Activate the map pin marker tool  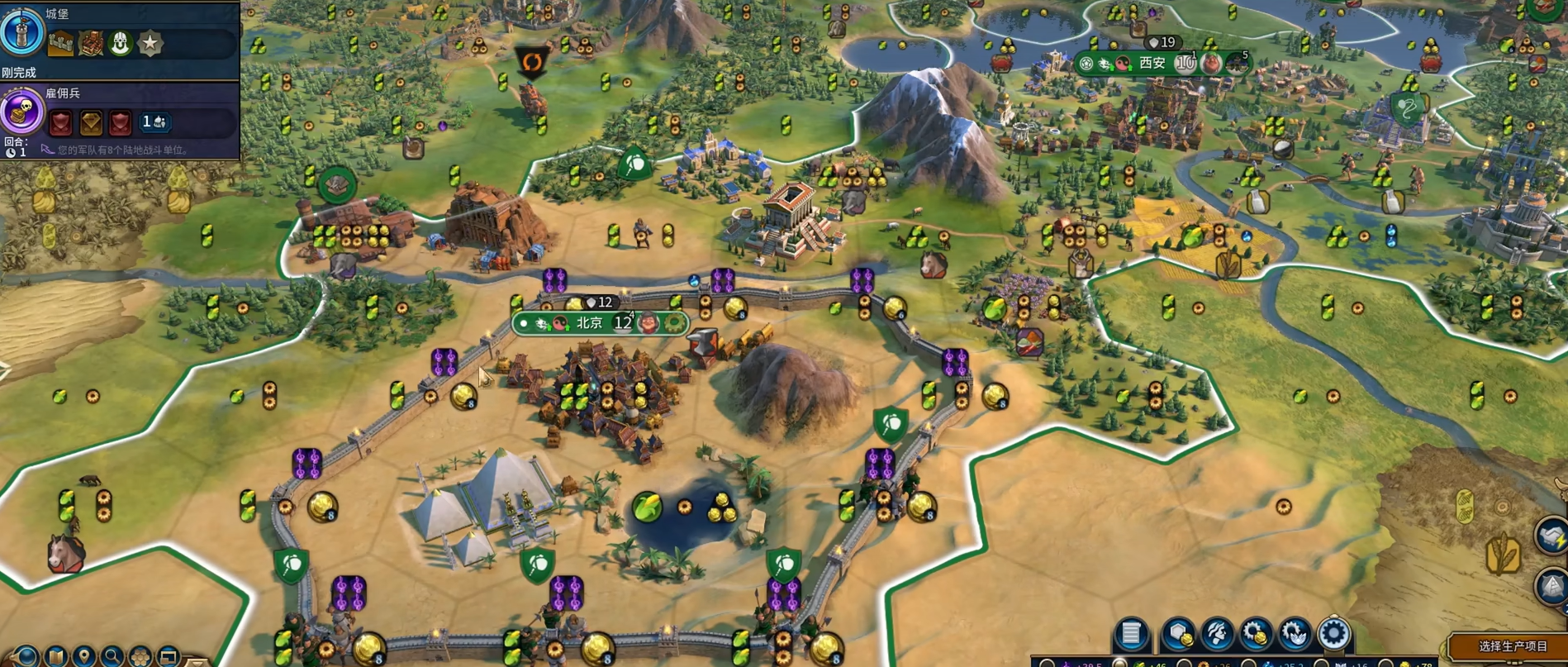coord(83,658)
